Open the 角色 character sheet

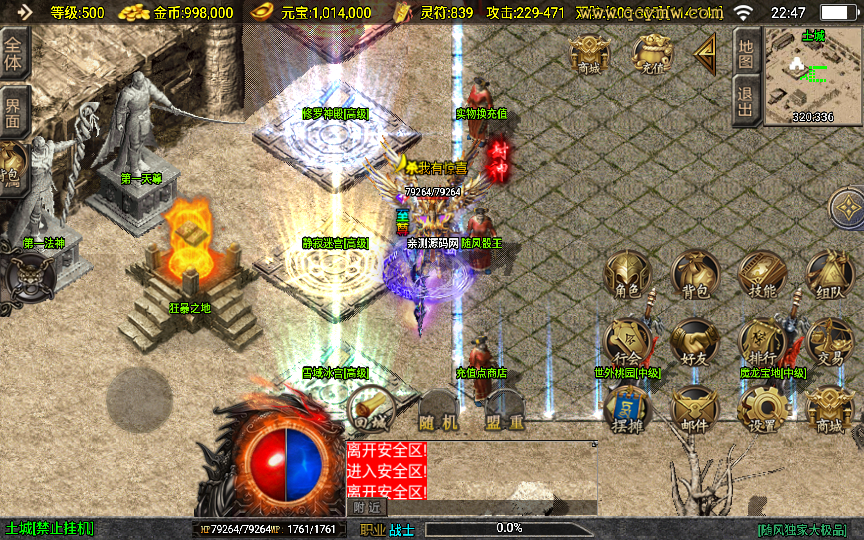(628, 276)
